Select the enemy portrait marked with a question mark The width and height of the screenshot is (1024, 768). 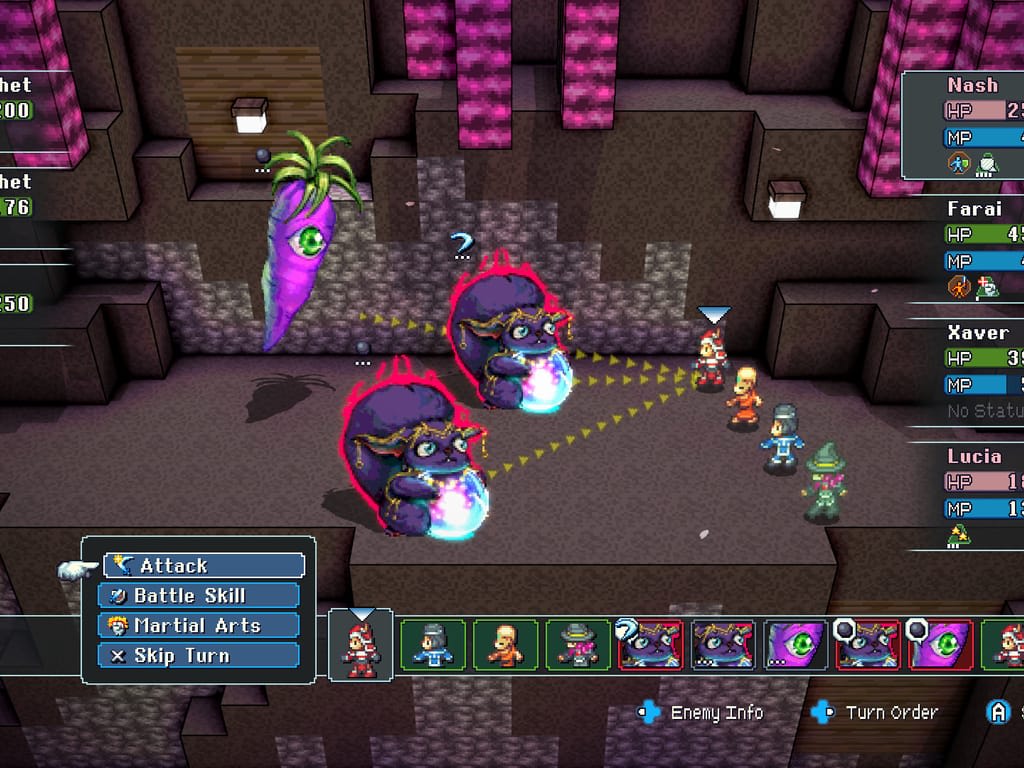[x=650, y=644]
